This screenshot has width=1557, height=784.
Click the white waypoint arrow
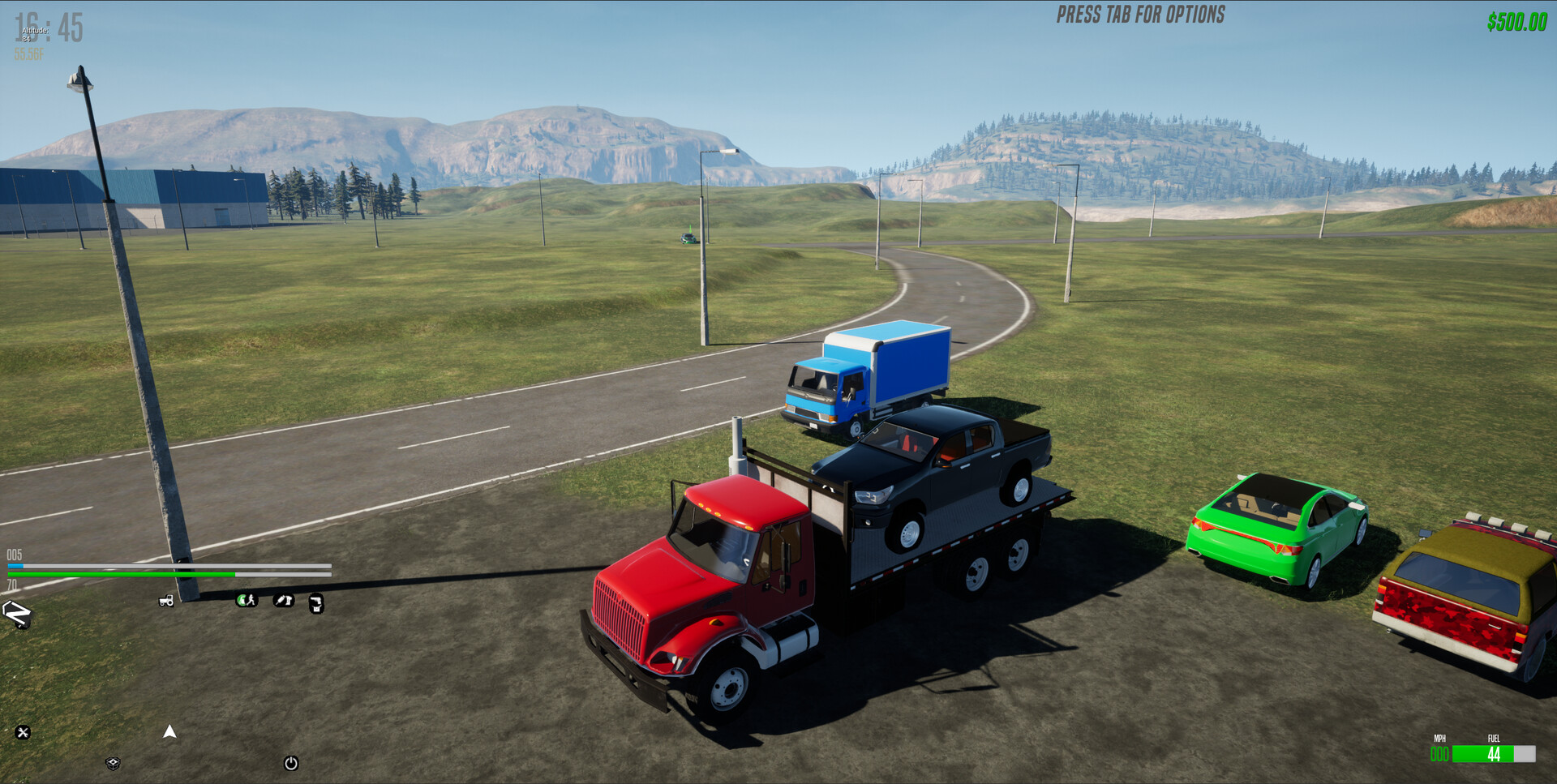click(x=169, y=732)
